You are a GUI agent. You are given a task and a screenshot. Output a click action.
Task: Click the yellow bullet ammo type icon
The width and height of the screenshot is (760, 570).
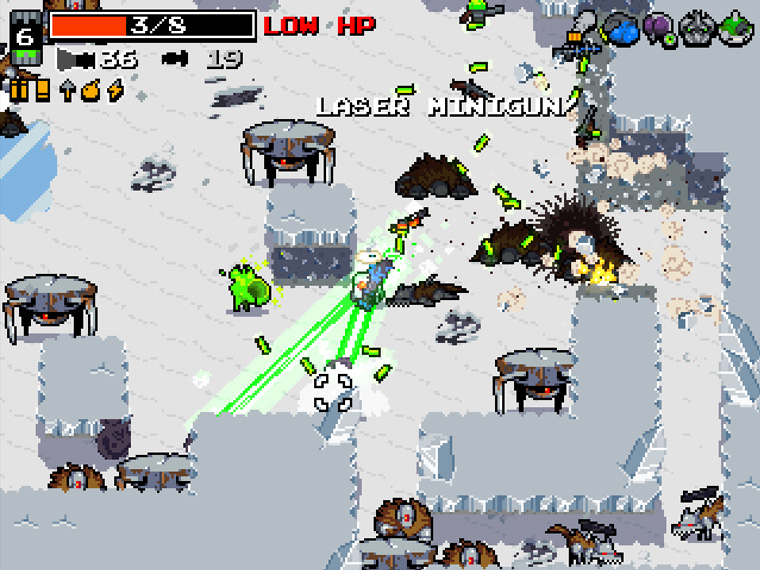coord(19,91)
